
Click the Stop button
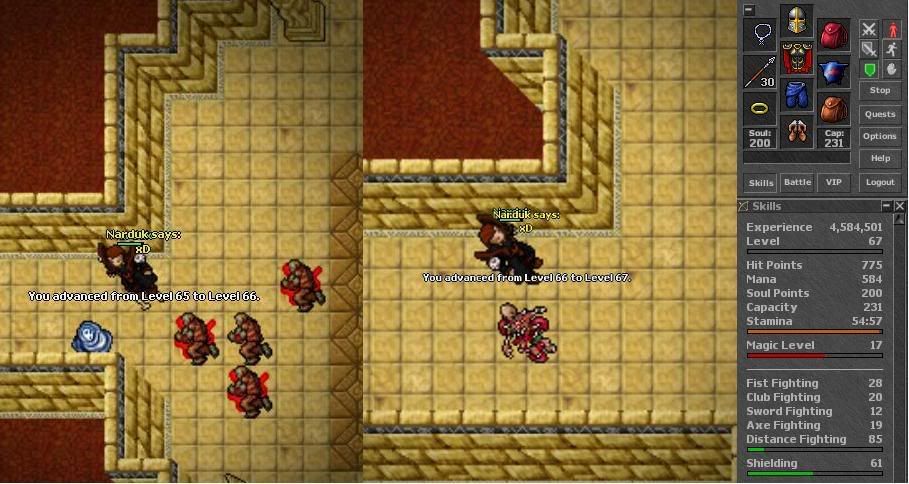[880, 91]
